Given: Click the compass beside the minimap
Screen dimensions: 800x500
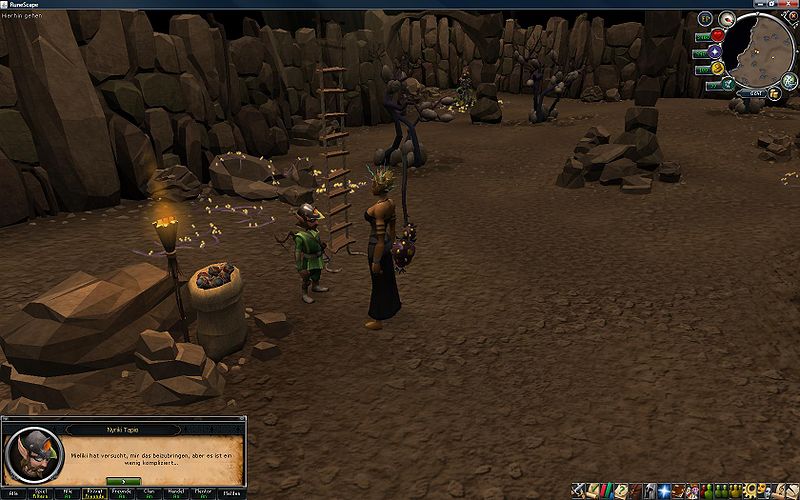Looking at the screenshot, I should (x=726, y=18).
